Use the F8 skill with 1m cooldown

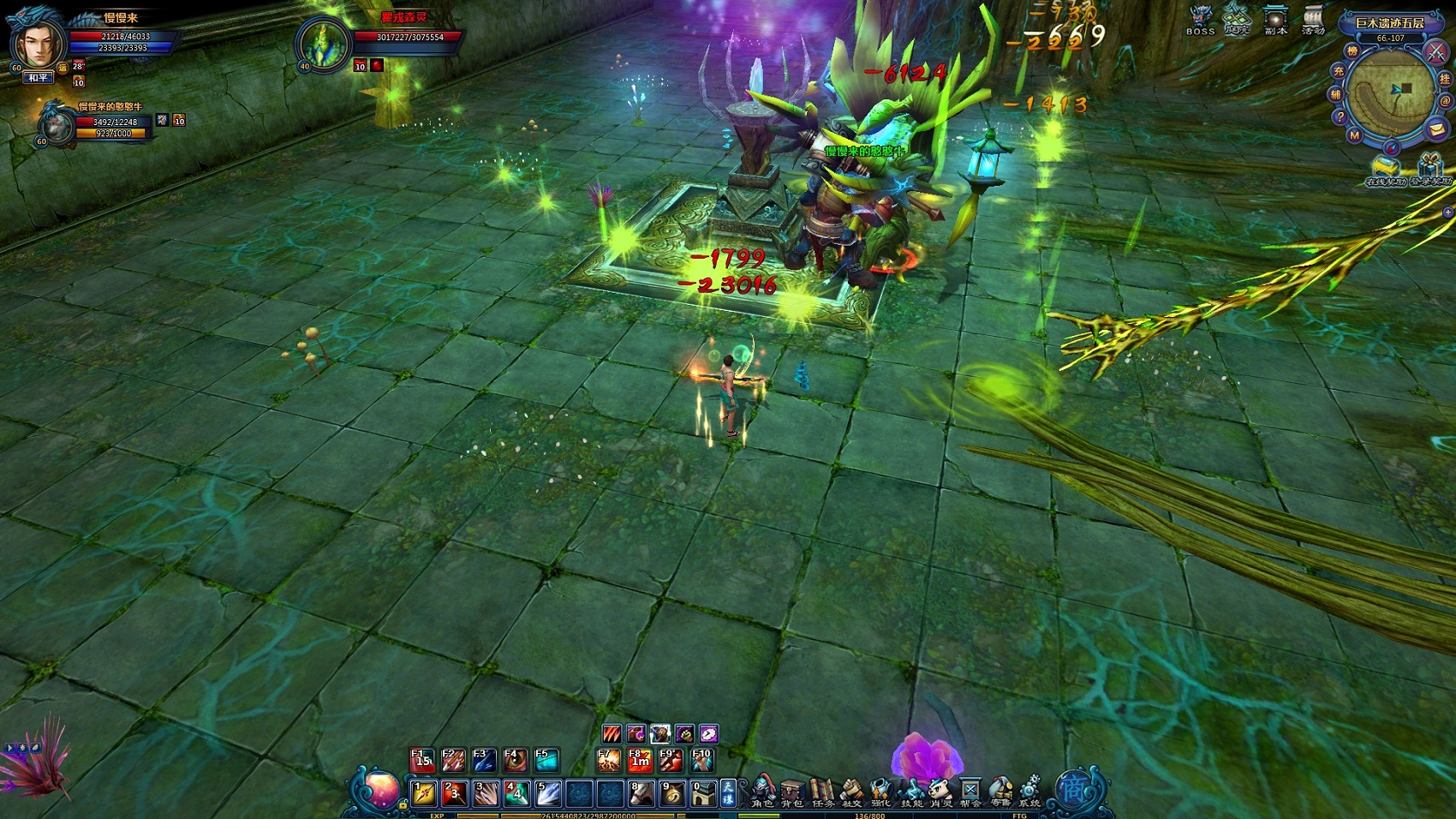640,759
